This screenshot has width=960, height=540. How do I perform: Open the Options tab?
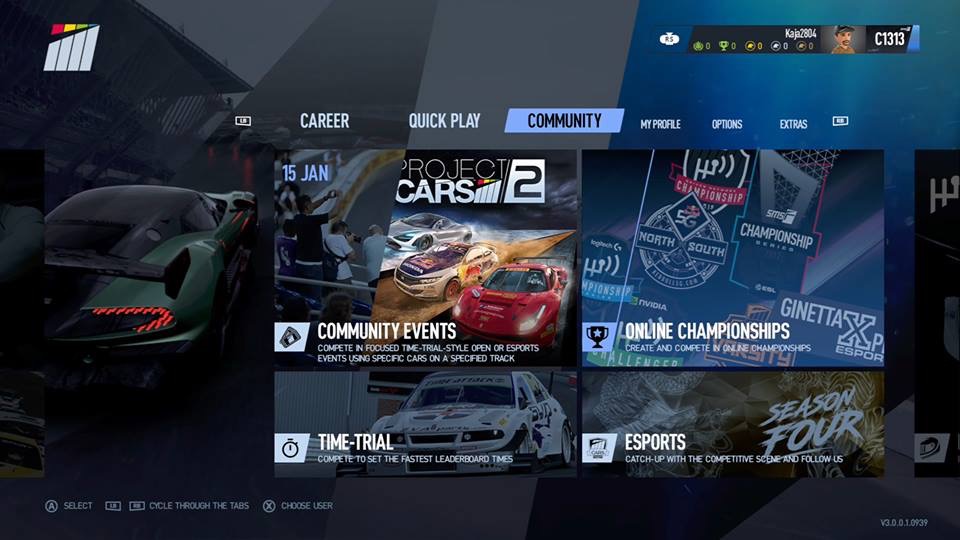pos(727,124)
